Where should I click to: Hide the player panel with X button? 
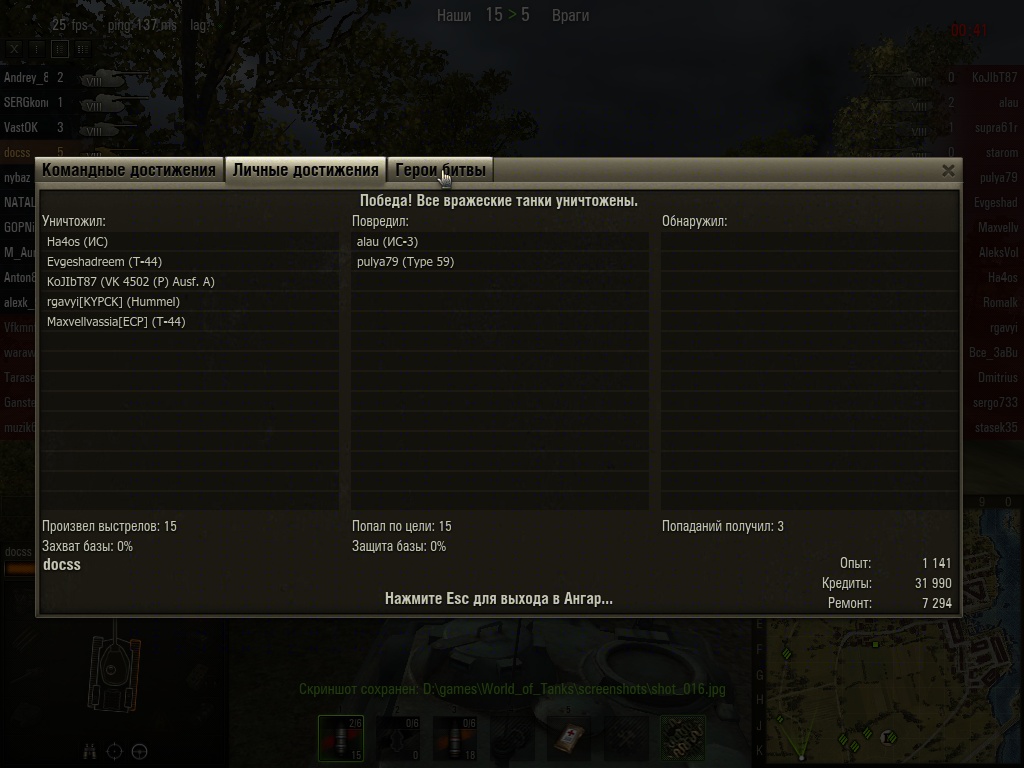(x=14, y=48)
